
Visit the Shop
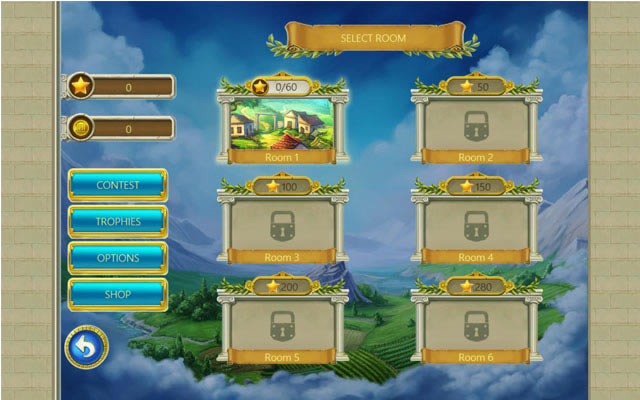tap(117, 295)
